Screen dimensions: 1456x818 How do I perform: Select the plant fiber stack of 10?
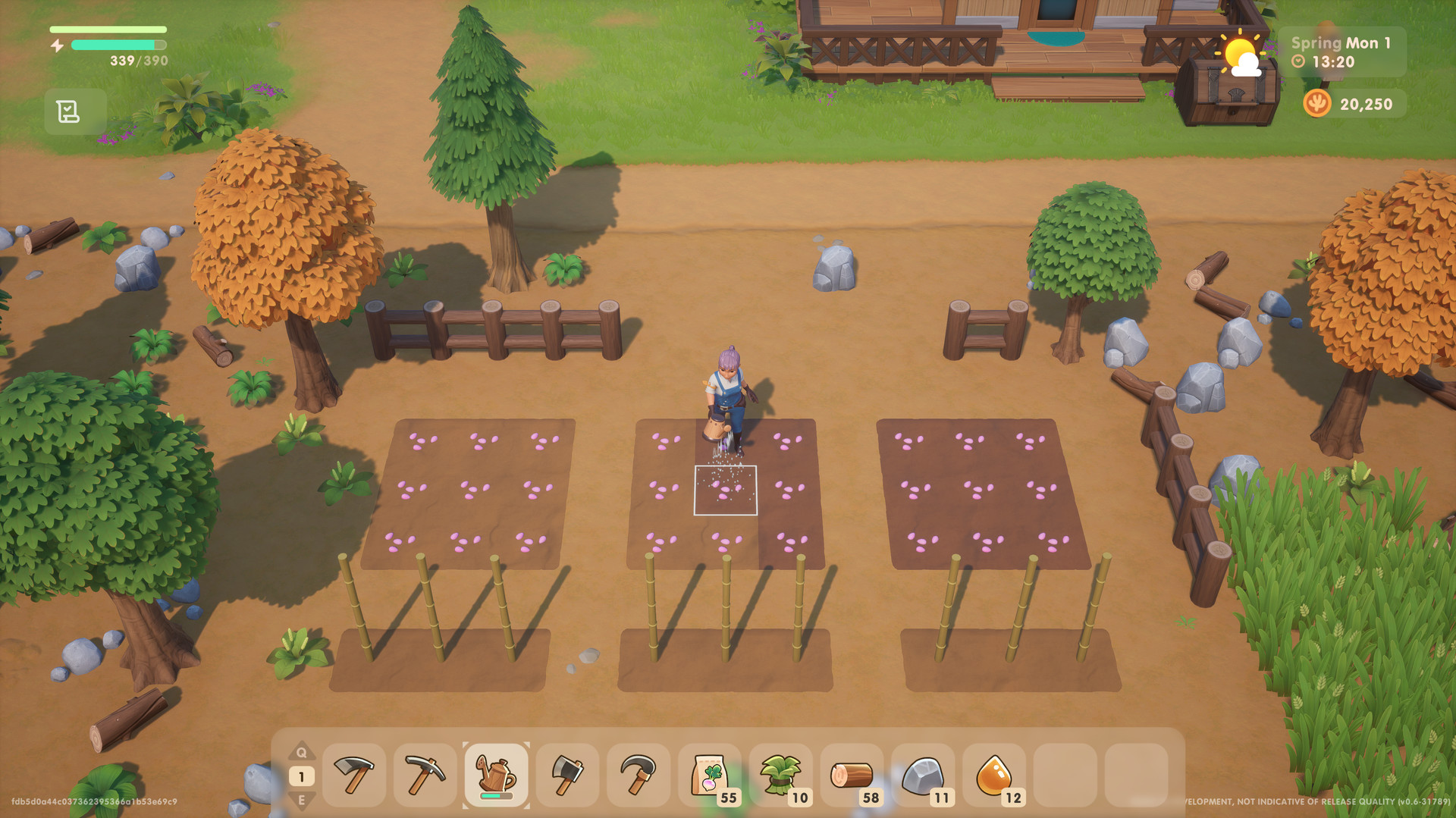pos(780,775)
